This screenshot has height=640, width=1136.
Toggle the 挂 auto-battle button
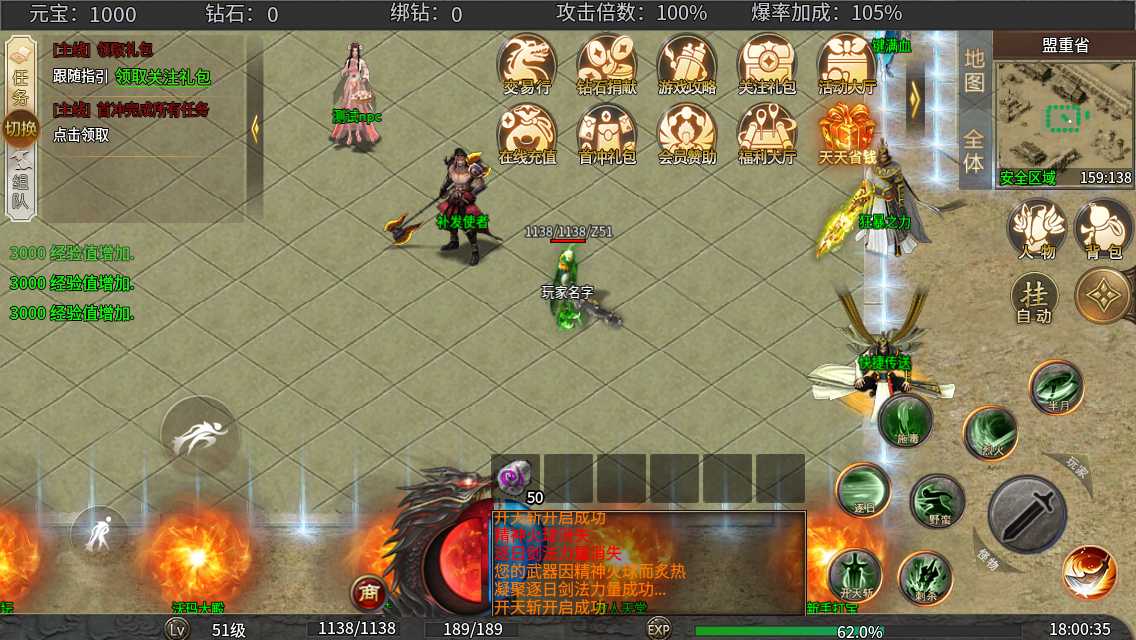tap(1034, 298)
